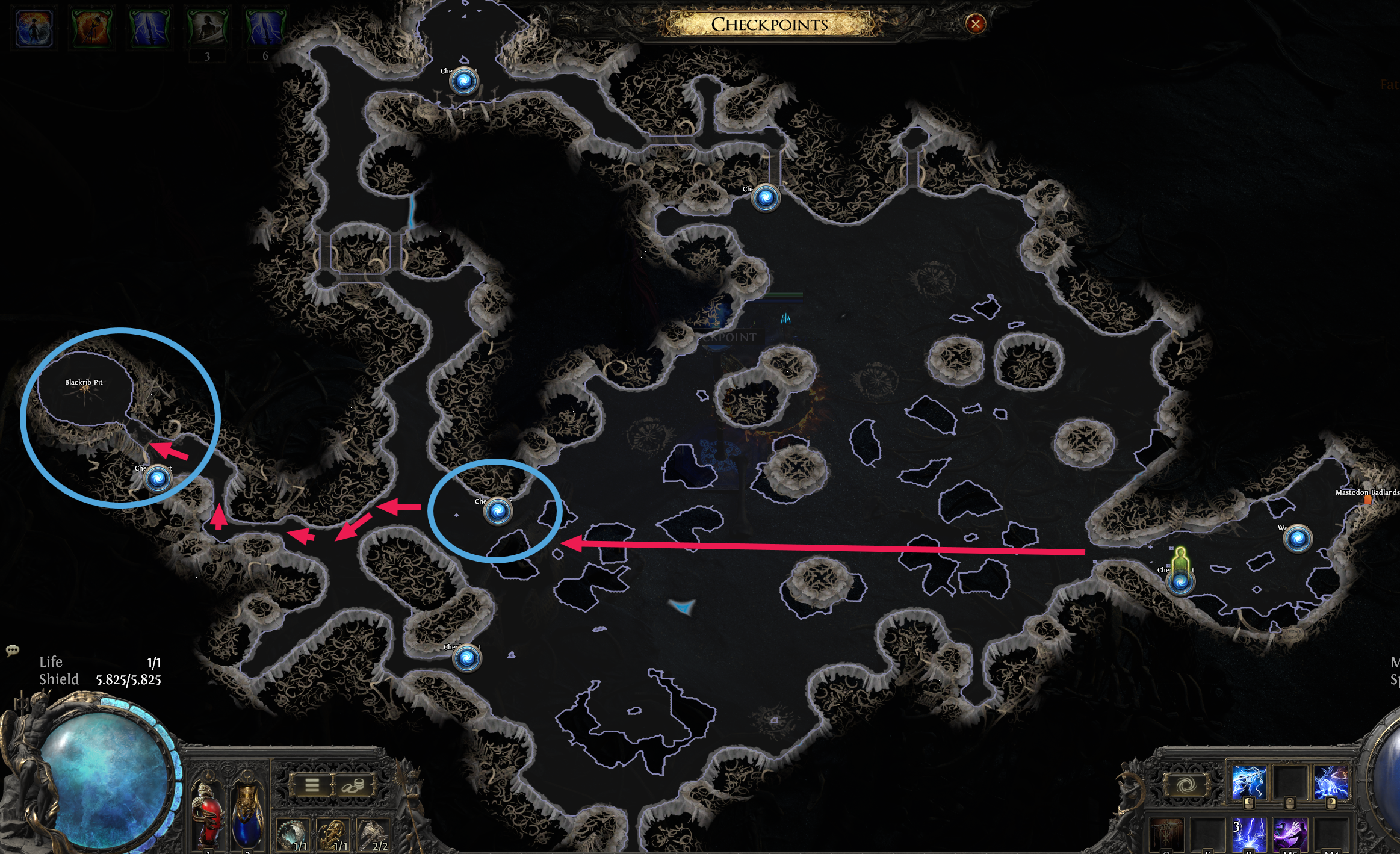Open the coins and rings shop button

353,785
